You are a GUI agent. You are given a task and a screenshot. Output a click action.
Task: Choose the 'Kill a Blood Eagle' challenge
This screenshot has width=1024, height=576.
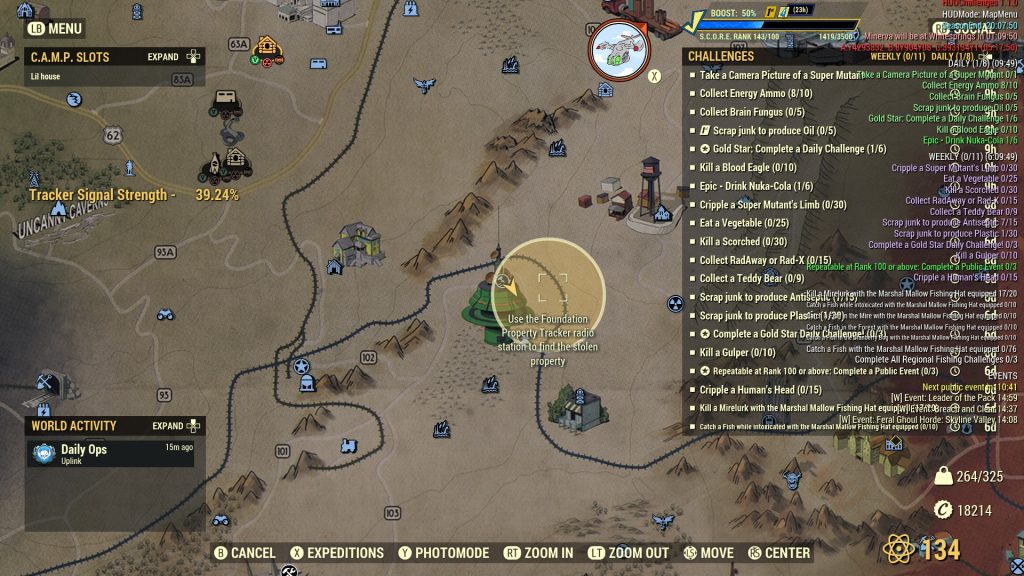(747, 168)
